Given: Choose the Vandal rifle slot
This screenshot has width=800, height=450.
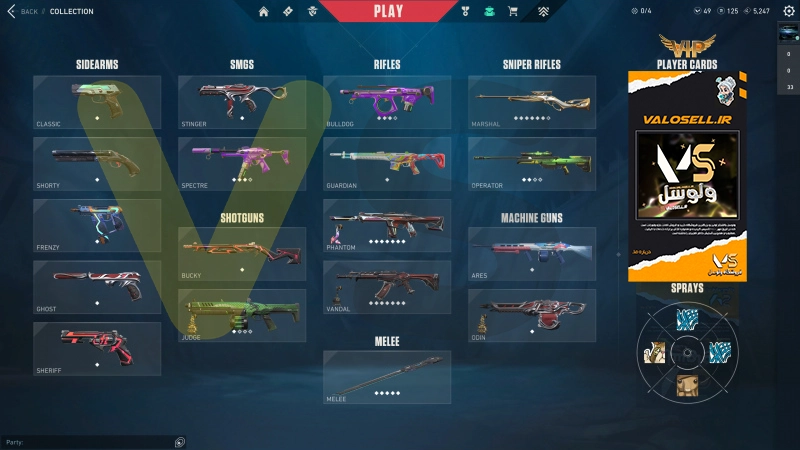Looking at the screenshot, I should coord(387,287).
